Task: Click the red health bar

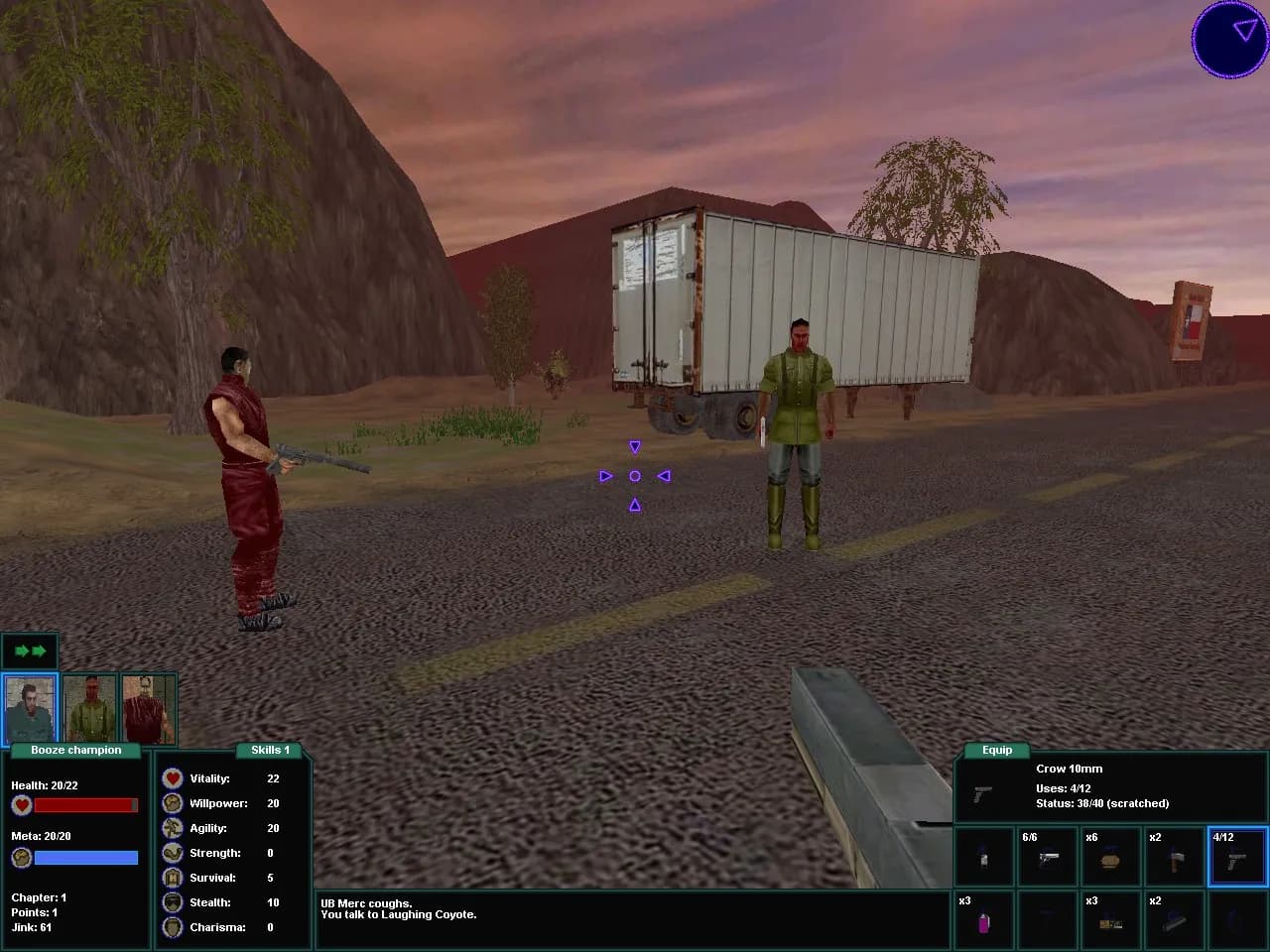Action: click(x=87, y=805)
